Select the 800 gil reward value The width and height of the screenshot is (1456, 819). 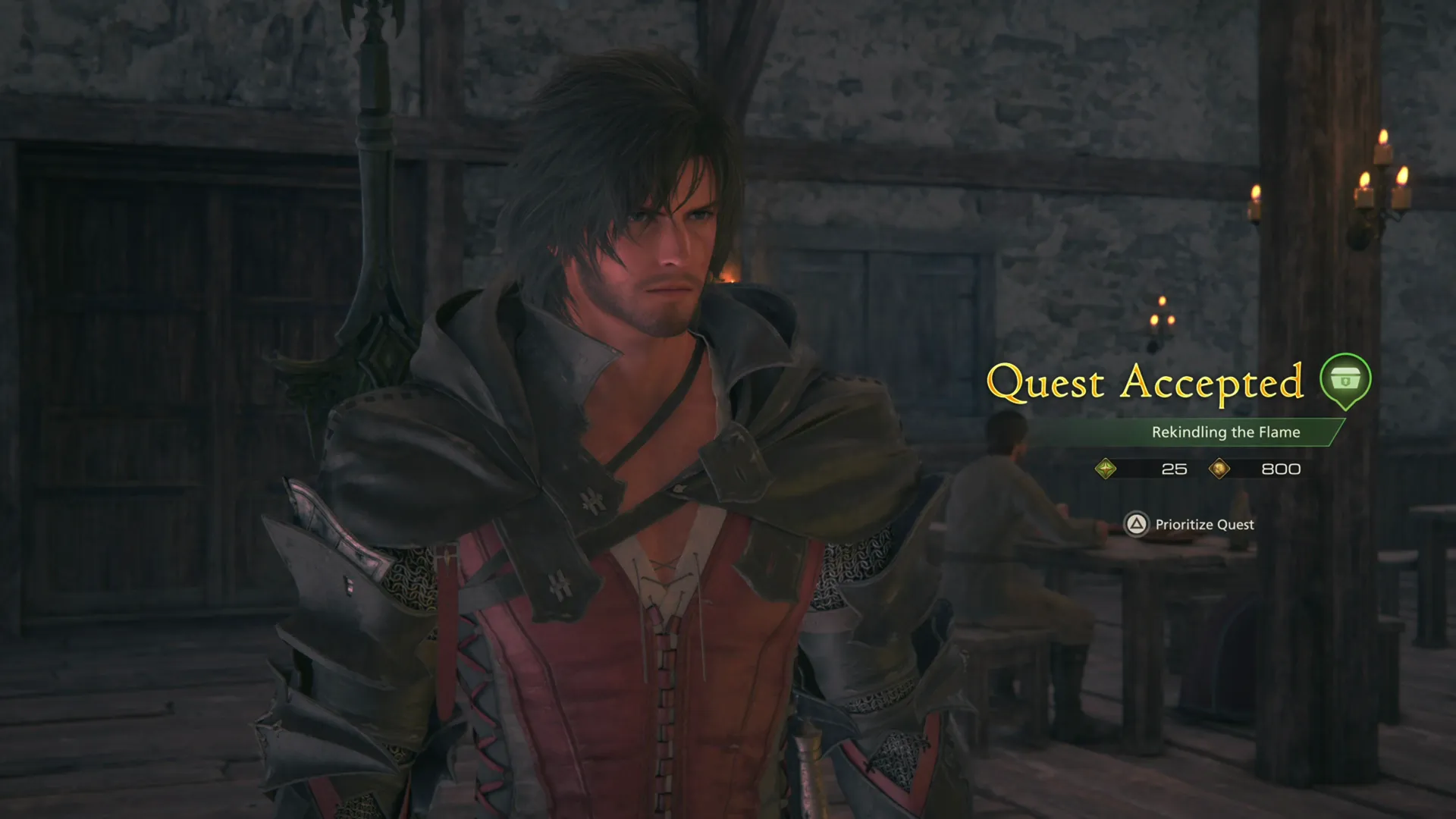[x=1280, y=469]
